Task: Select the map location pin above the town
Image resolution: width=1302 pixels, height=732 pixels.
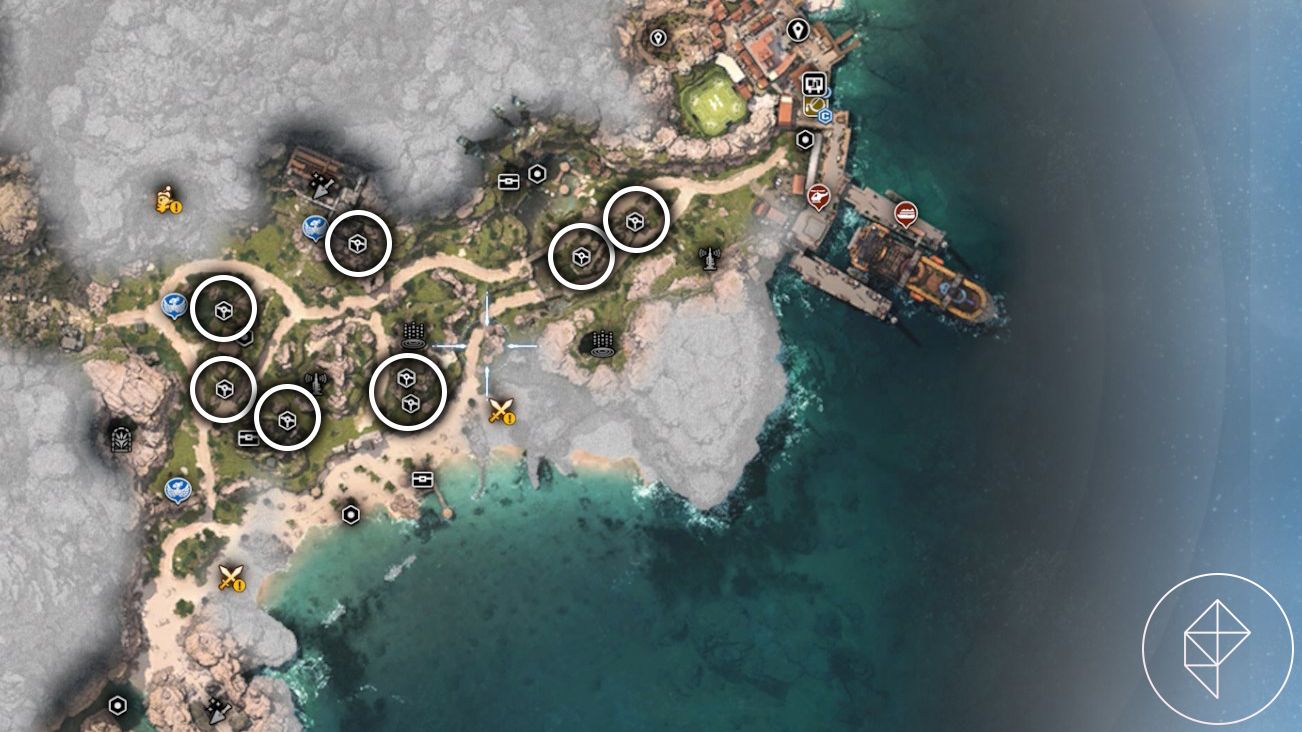Action: coord(798,30)
